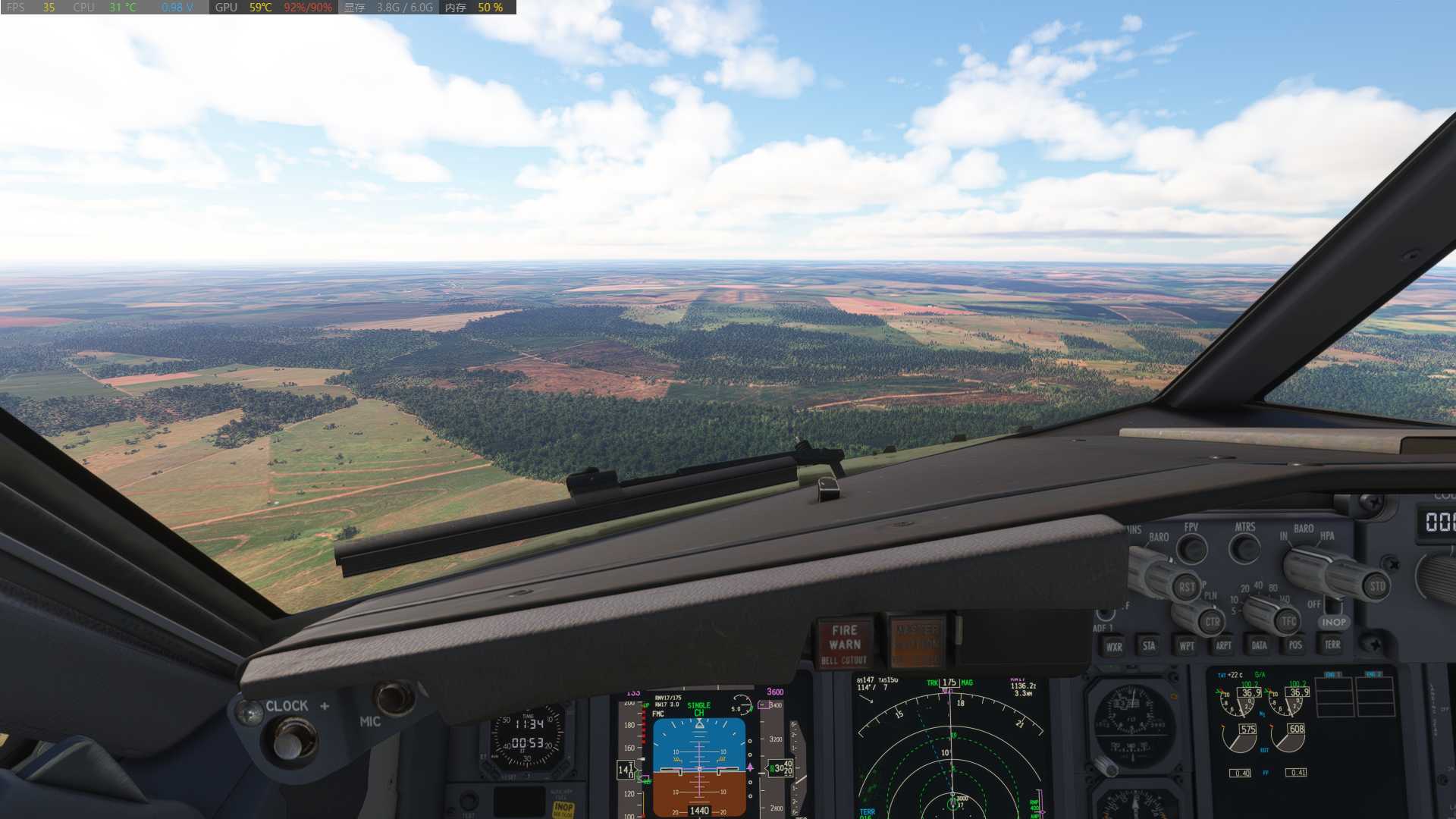The width and height of the screenshot is (1456, 819).
Task: Toggle the WXR weather radar button
Action: (1113, 647)
